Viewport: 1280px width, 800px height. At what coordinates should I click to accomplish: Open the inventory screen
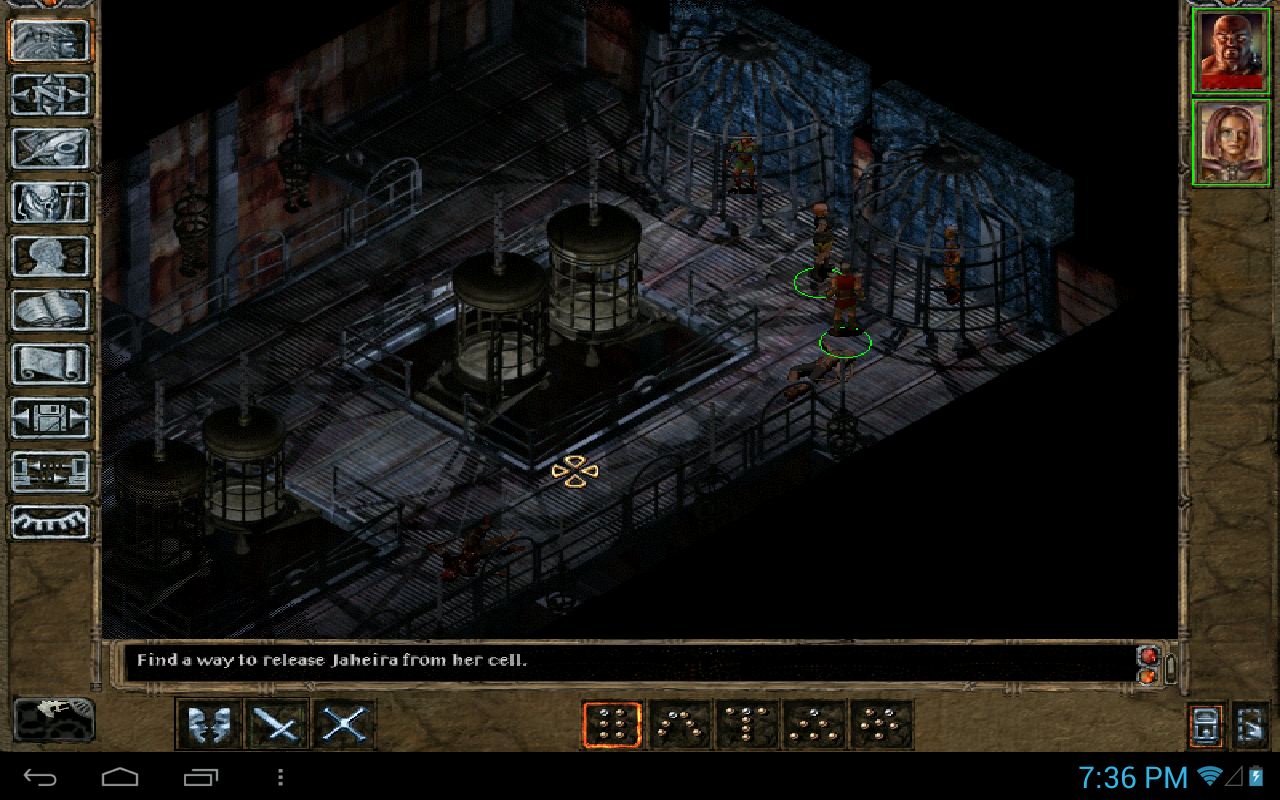click(x=50, y=202)
